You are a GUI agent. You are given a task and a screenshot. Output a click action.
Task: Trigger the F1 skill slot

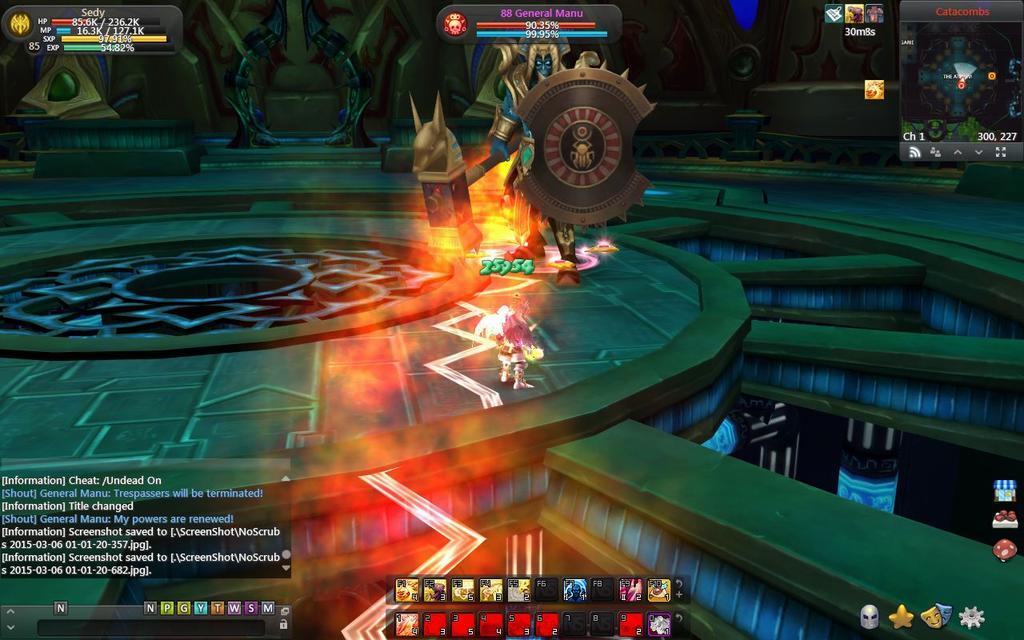(x=407, y=590)
